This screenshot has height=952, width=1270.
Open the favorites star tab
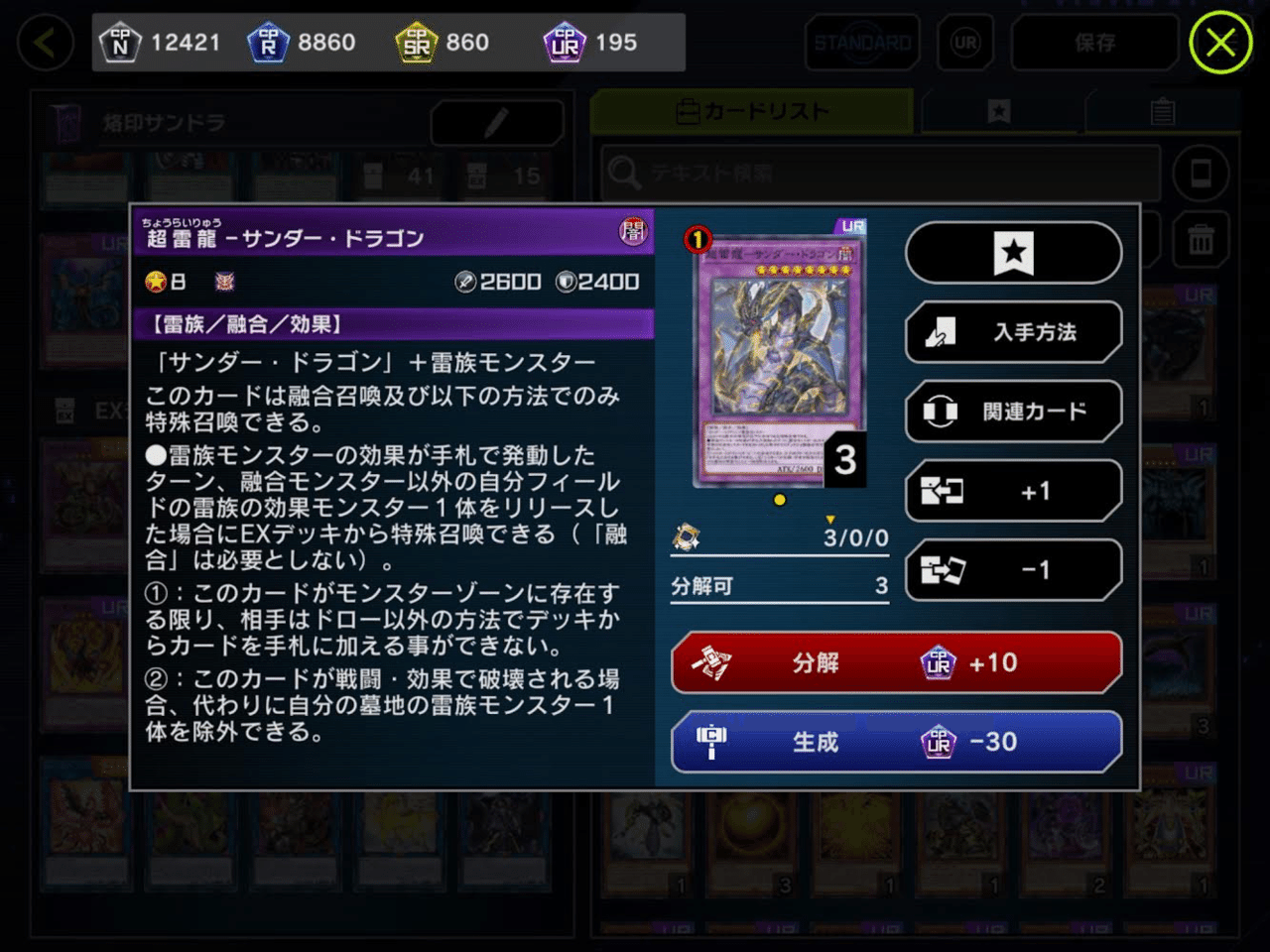tap(996, 111)
